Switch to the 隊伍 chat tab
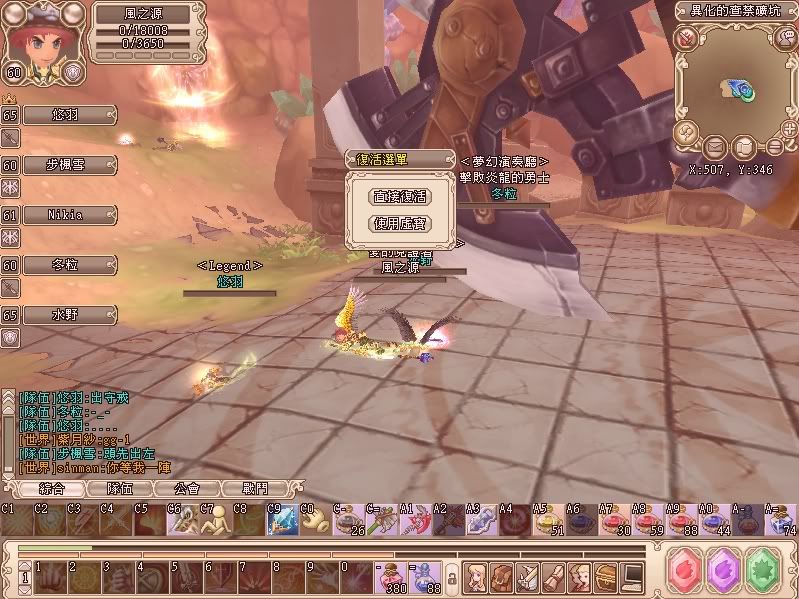 120,489
